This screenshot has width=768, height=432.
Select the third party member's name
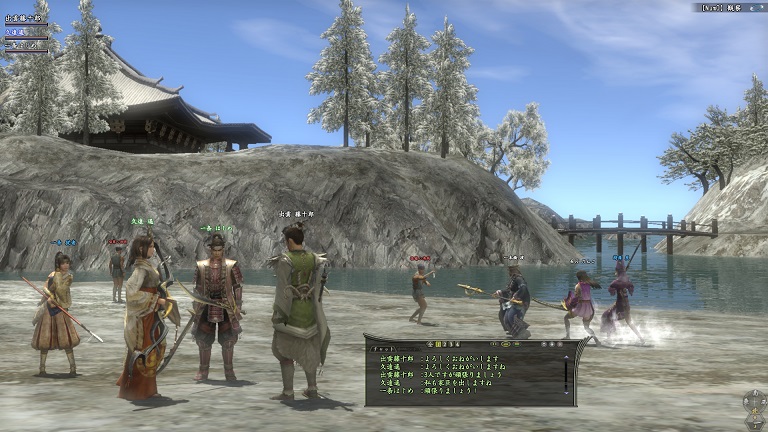point(22,45)
